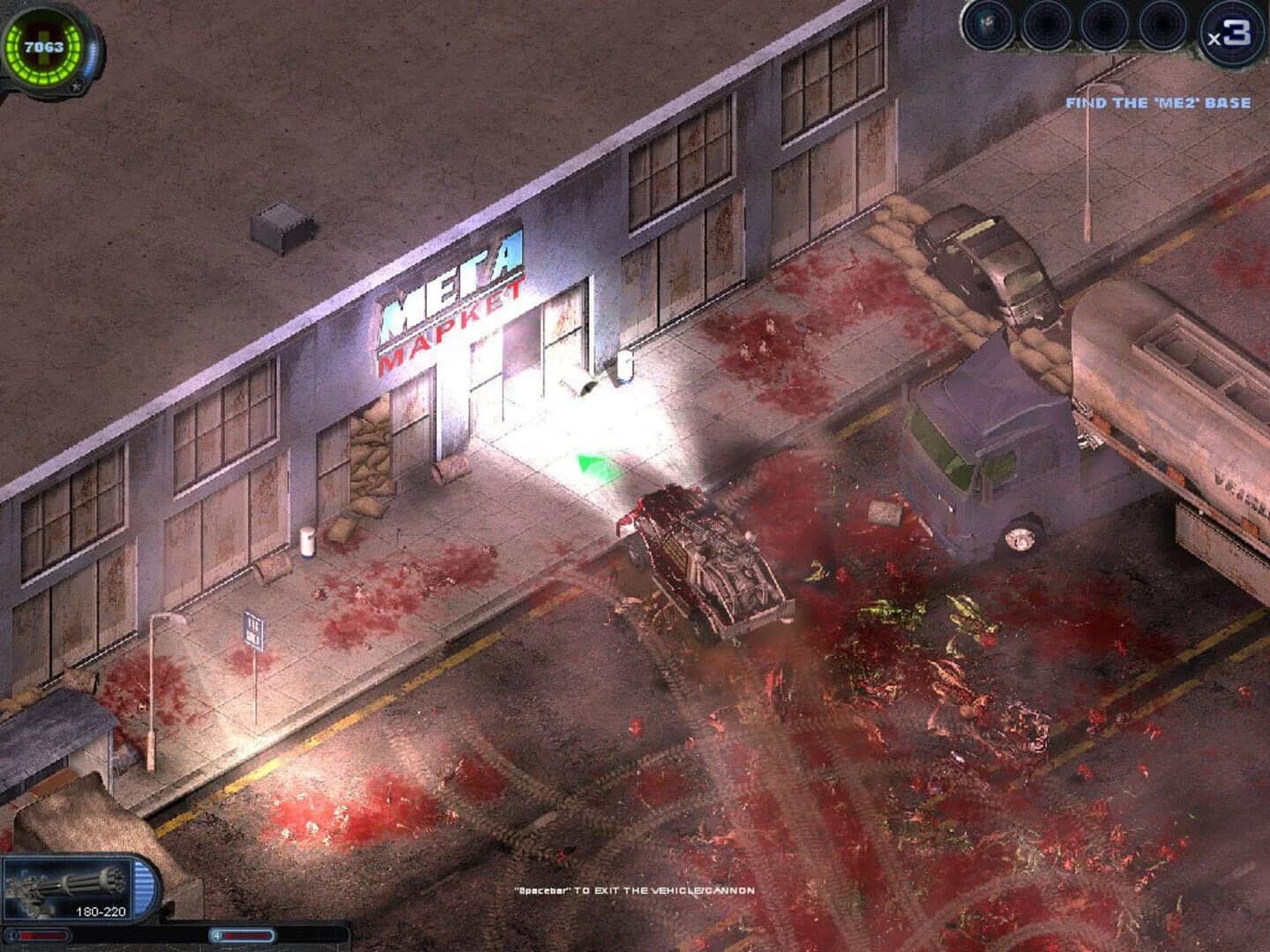Click the star rank emblem on the health gauge
The width and height of the screenshot is (1270, 952).
(76, 86)
